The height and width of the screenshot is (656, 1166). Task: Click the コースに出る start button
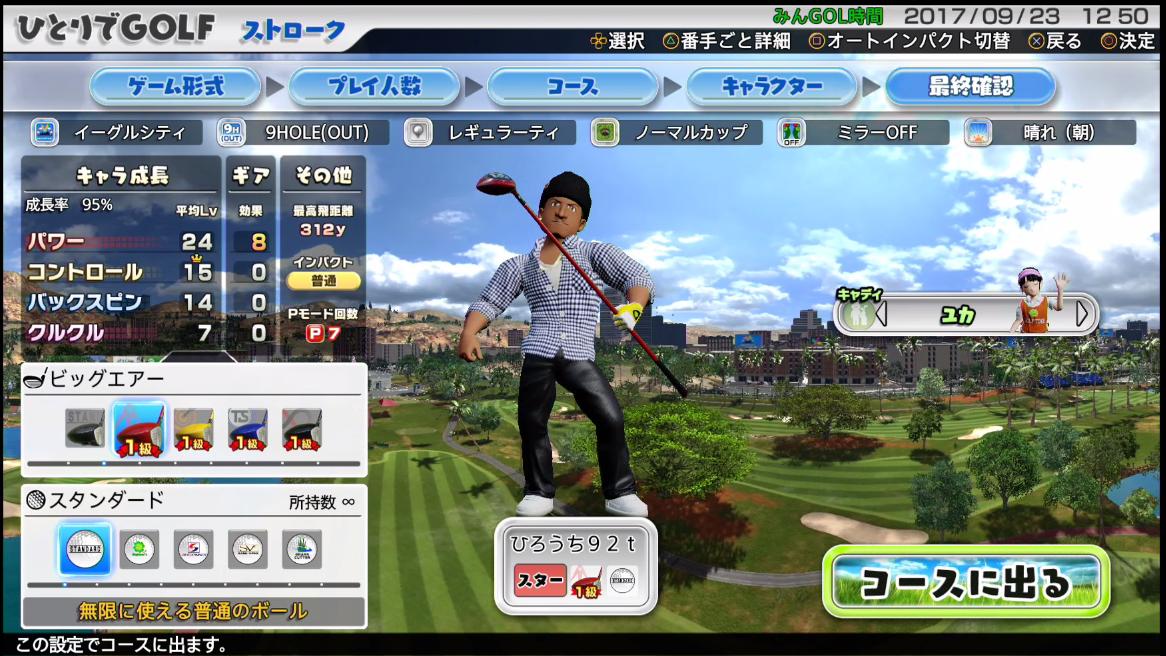pos(965,581)
